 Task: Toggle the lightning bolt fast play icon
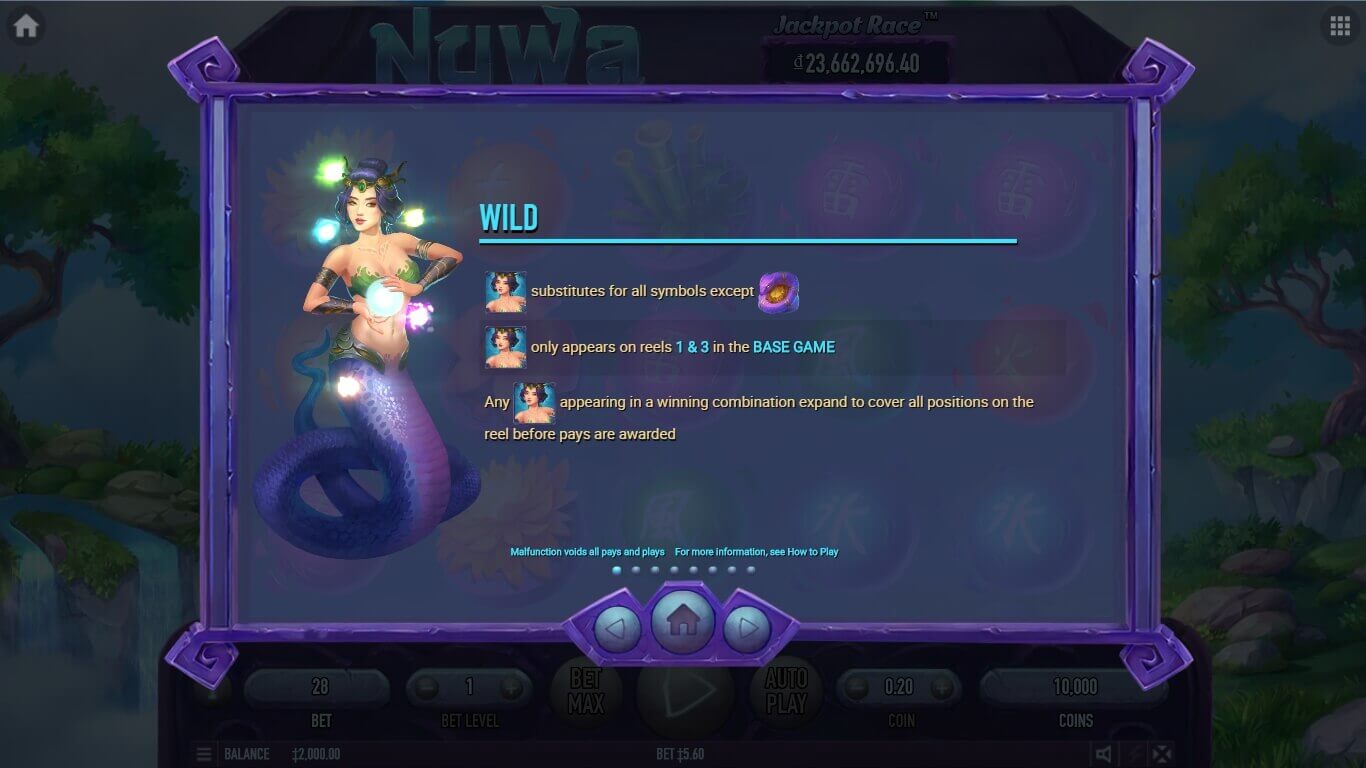click(1133, 754)
